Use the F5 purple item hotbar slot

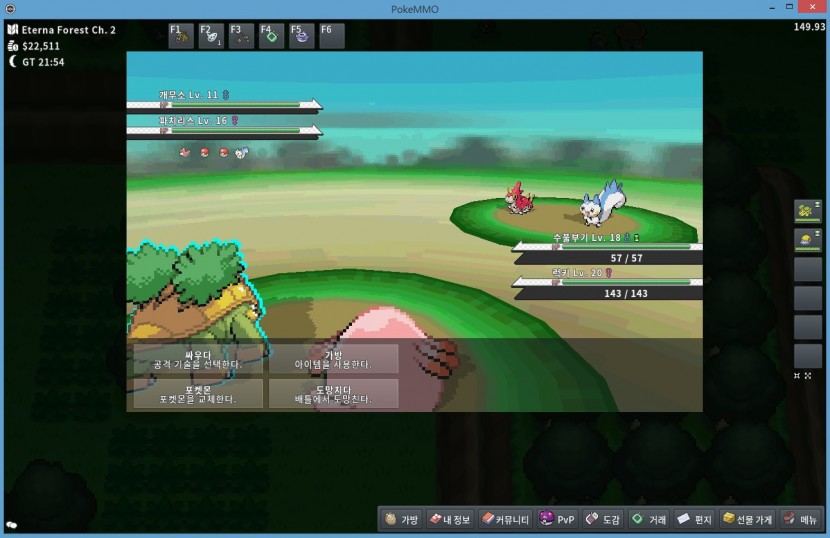301,36
